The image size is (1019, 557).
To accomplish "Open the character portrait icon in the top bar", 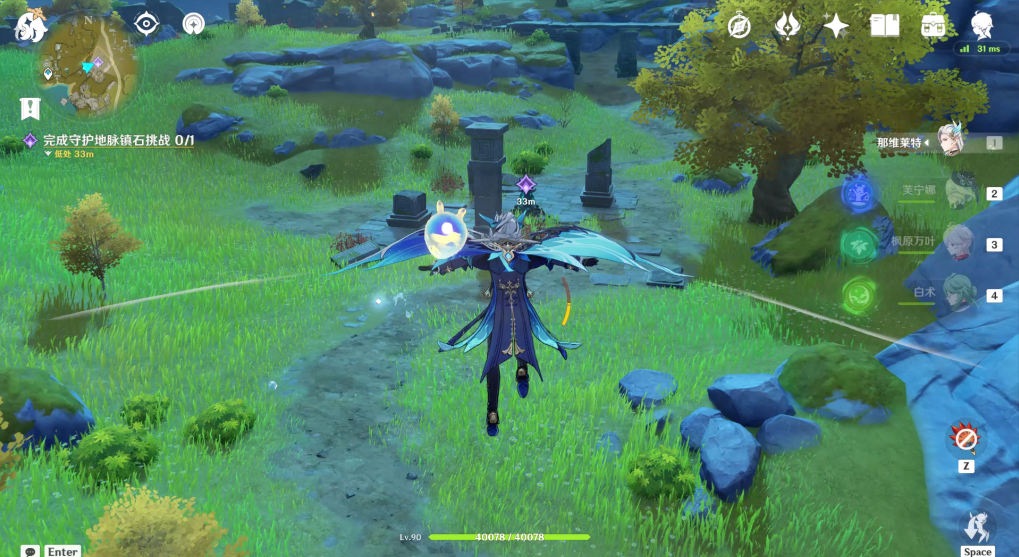I will pos(982,26).
